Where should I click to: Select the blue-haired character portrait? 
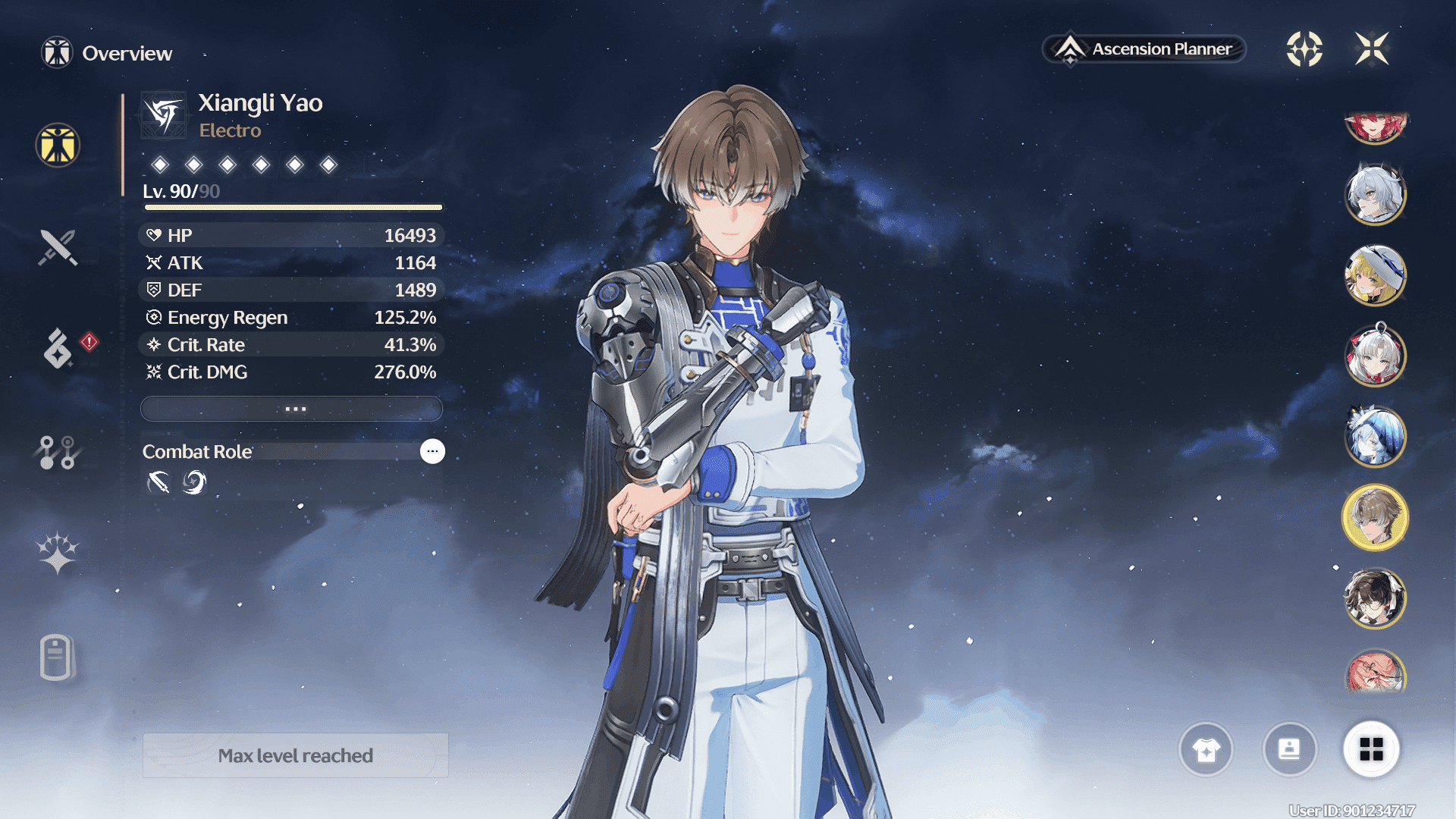point(1375,436)
